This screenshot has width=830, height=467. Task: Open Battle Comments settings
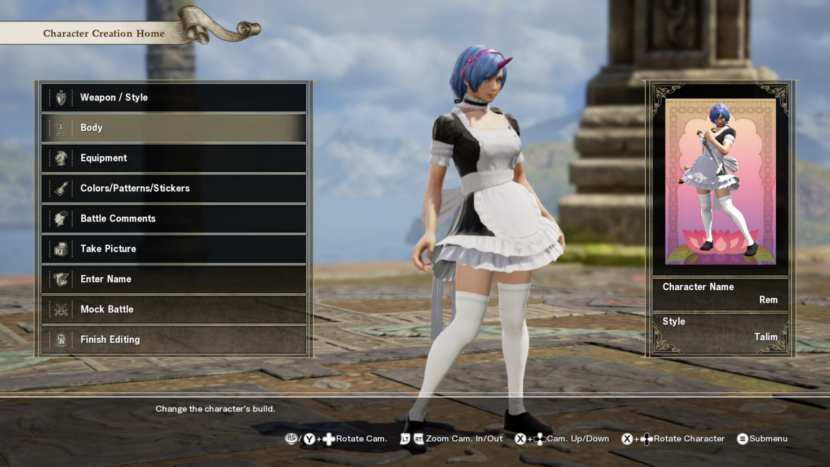pyautogui.click(x=173, y=219)
